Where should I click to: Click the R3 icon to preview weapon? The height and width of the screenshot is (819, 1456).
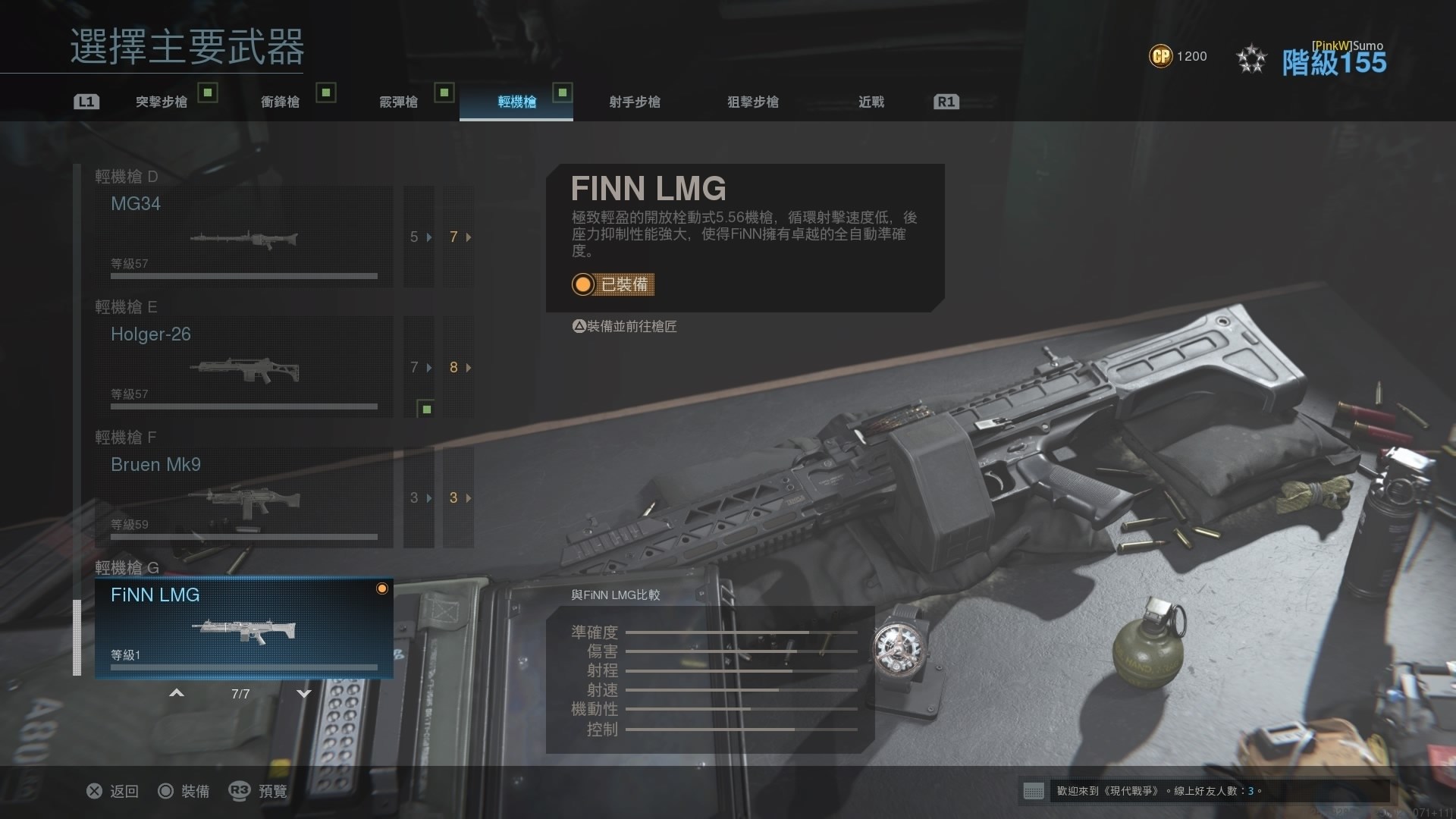click(240, 791)
